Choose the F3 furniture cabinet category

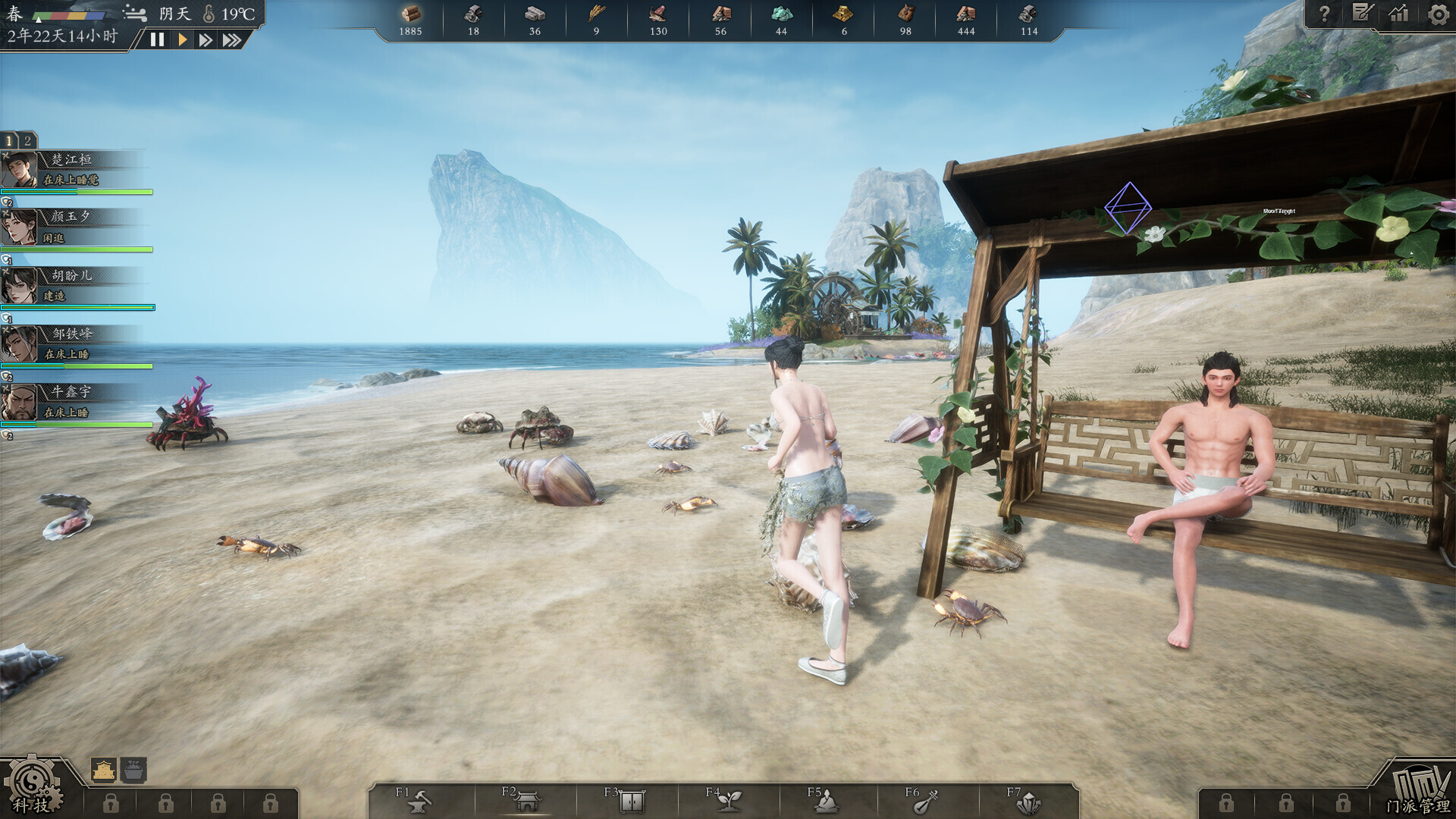(x=629, y=800)
